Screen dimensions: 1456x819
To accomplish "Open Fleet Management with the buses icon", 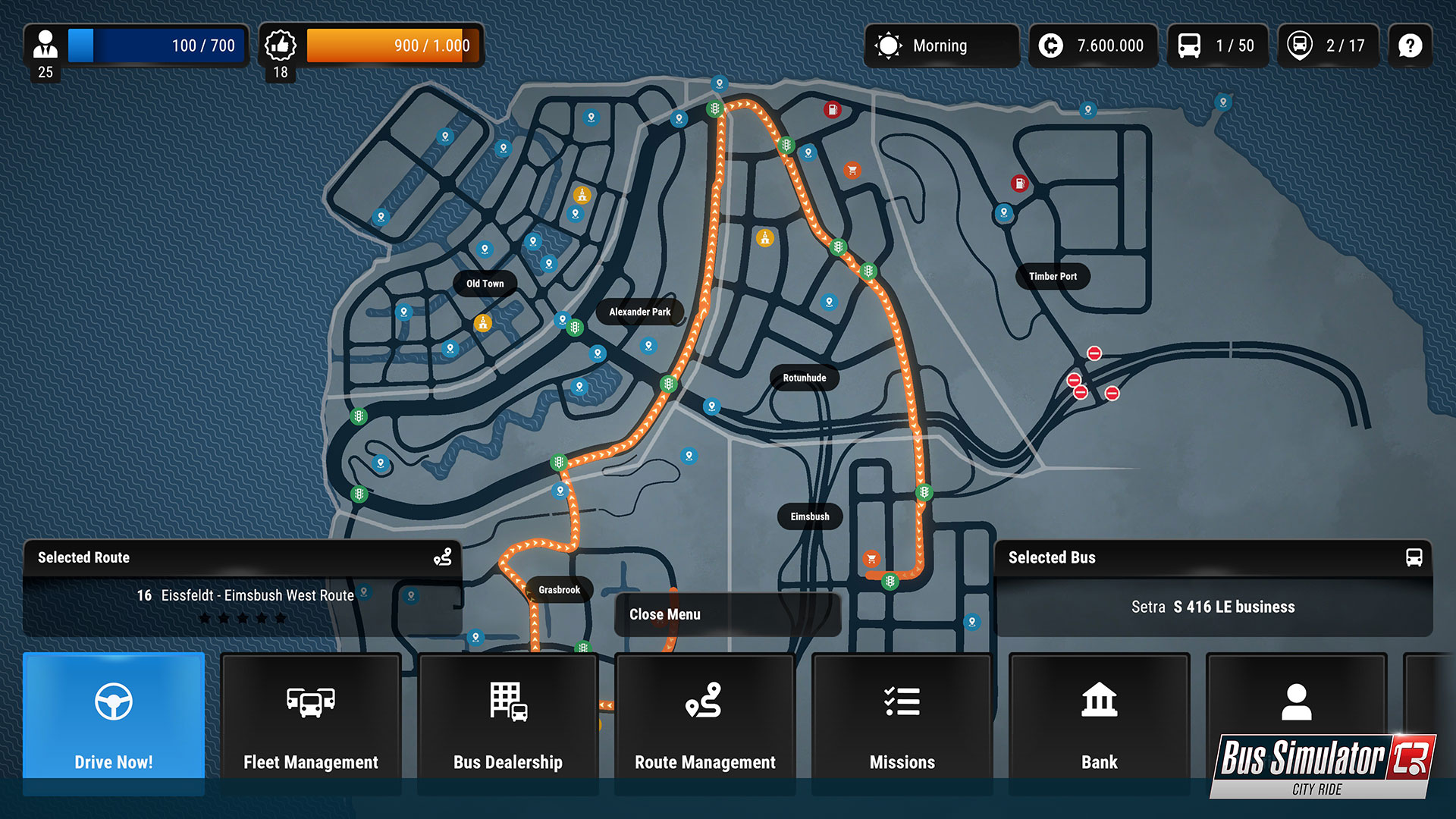I will point(311,701).
